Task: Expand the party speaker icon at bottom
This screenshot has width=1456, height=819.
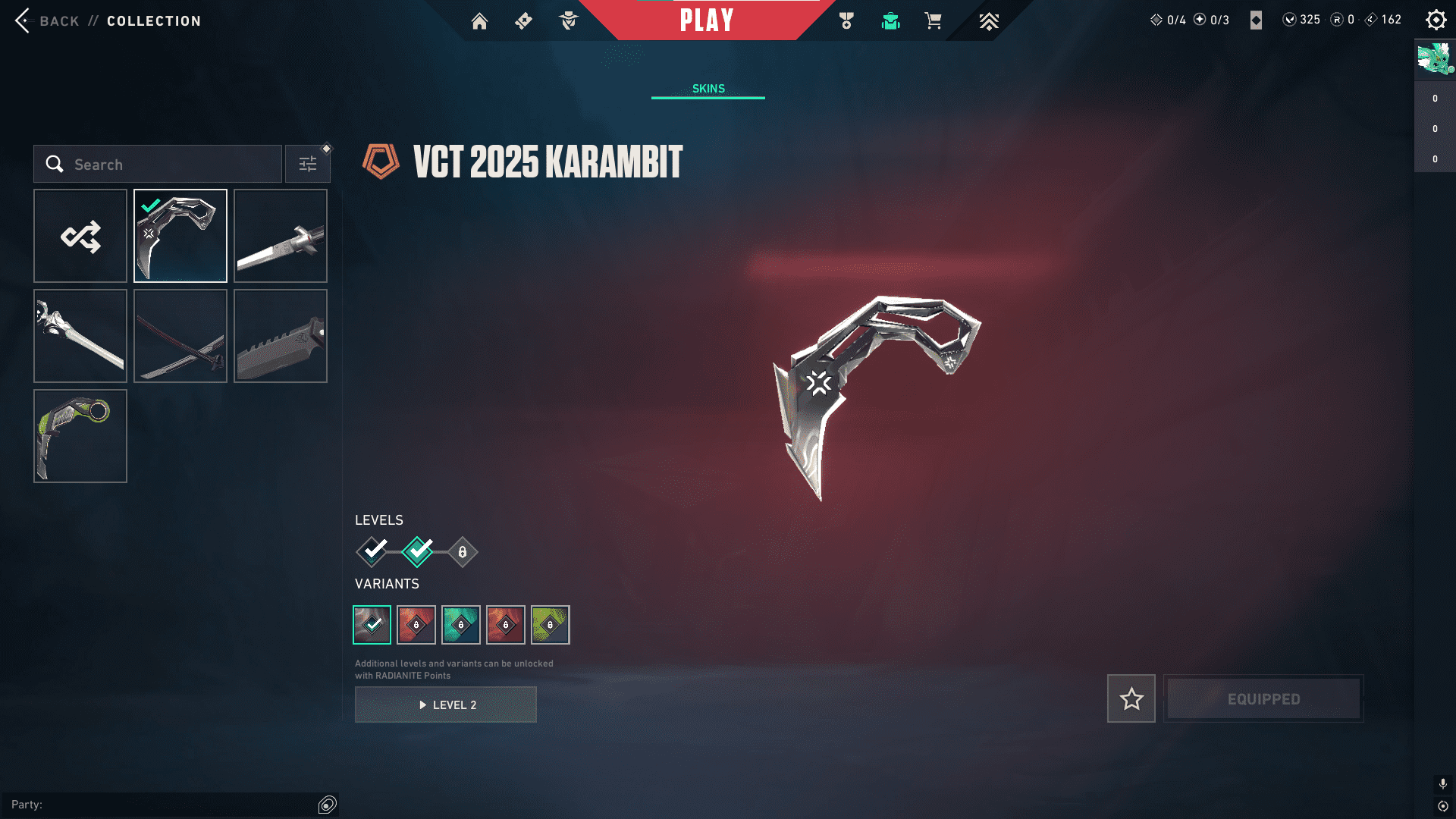Action: [x=328, y=805]
